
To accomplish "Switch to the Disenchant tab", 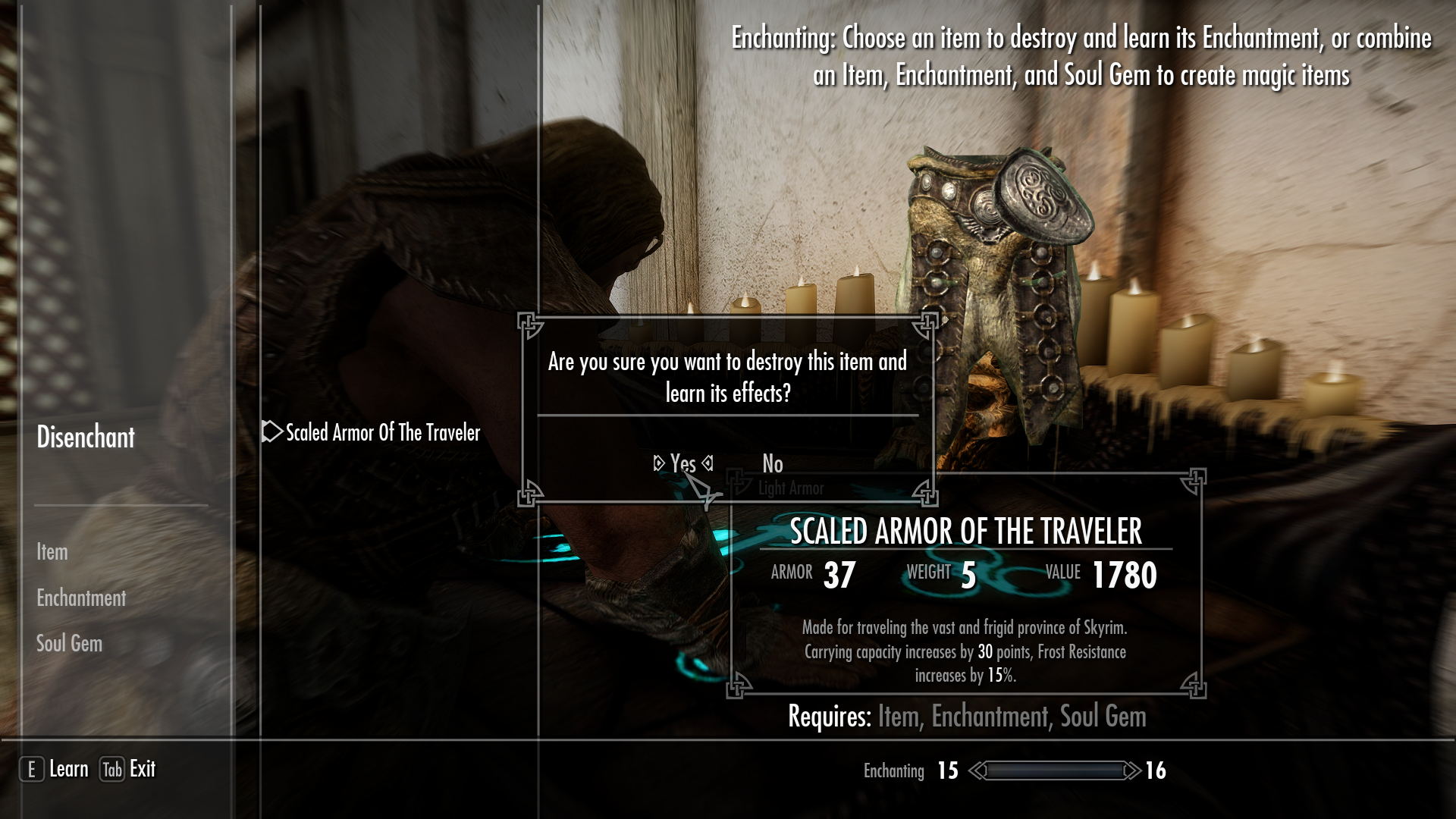I will [86, 438].
